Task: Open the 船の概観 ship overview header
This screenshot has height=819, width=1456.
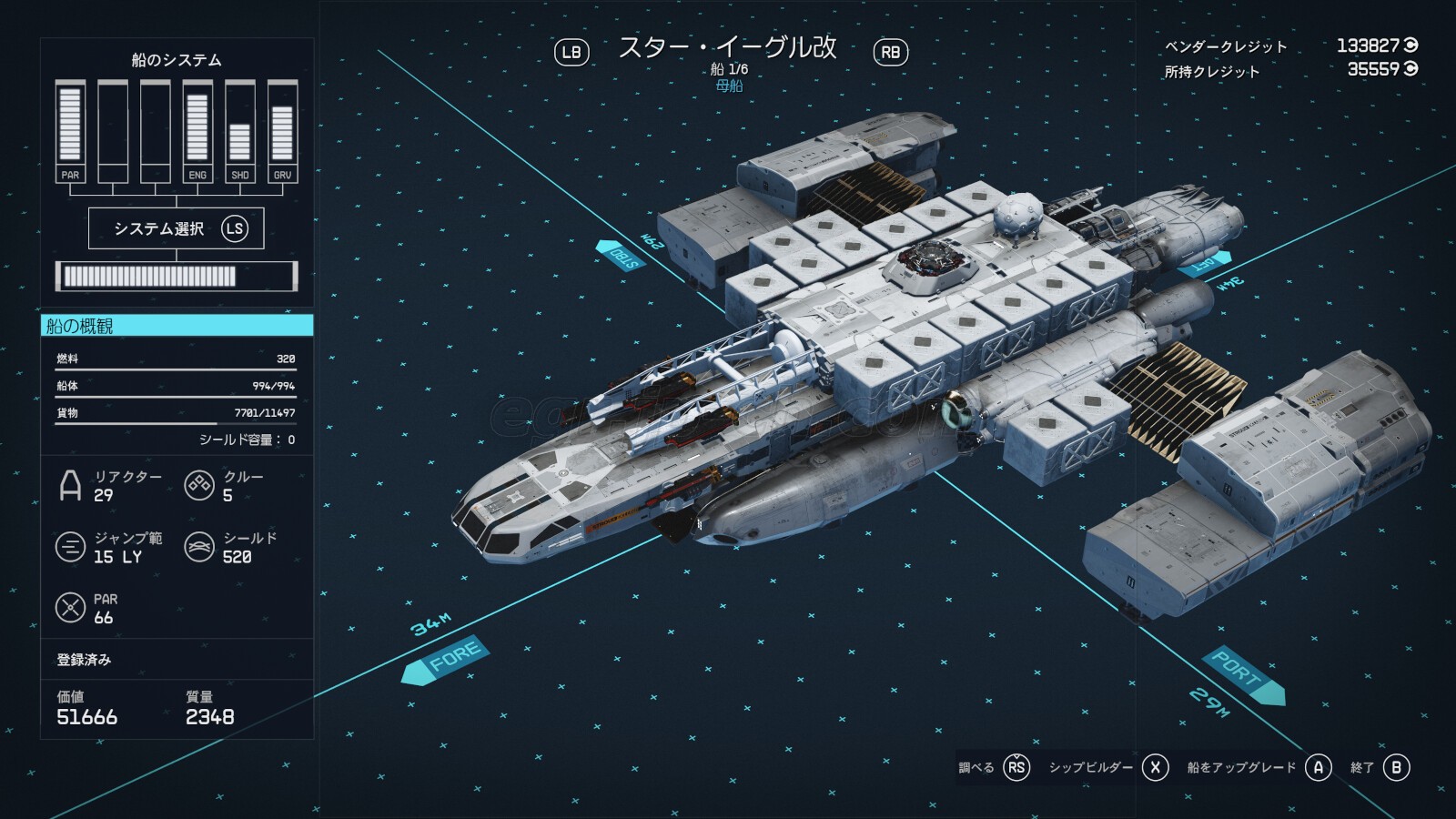Action: click(177, 326)
